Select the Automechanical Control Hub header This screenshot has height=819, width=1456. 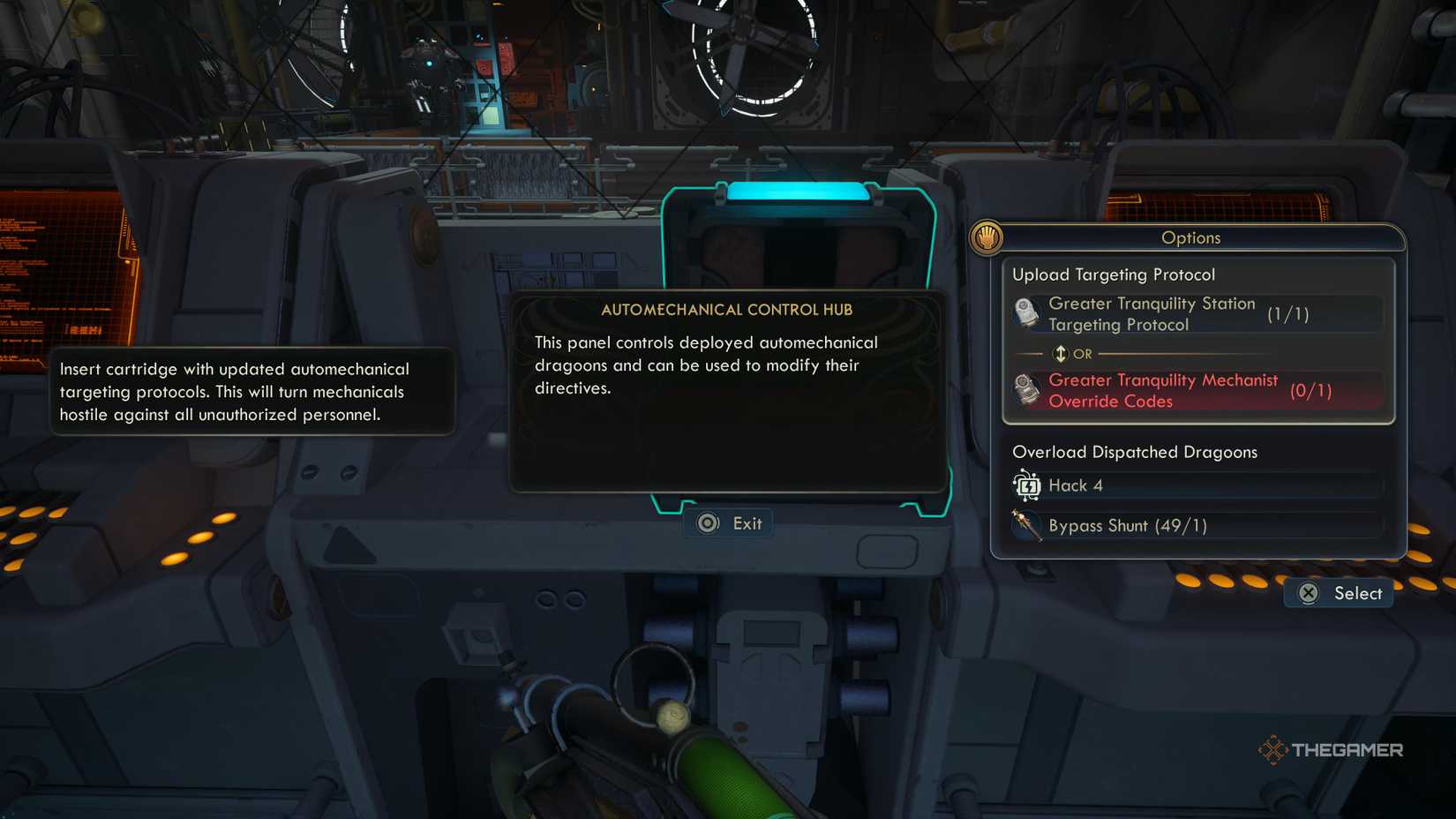729,310
